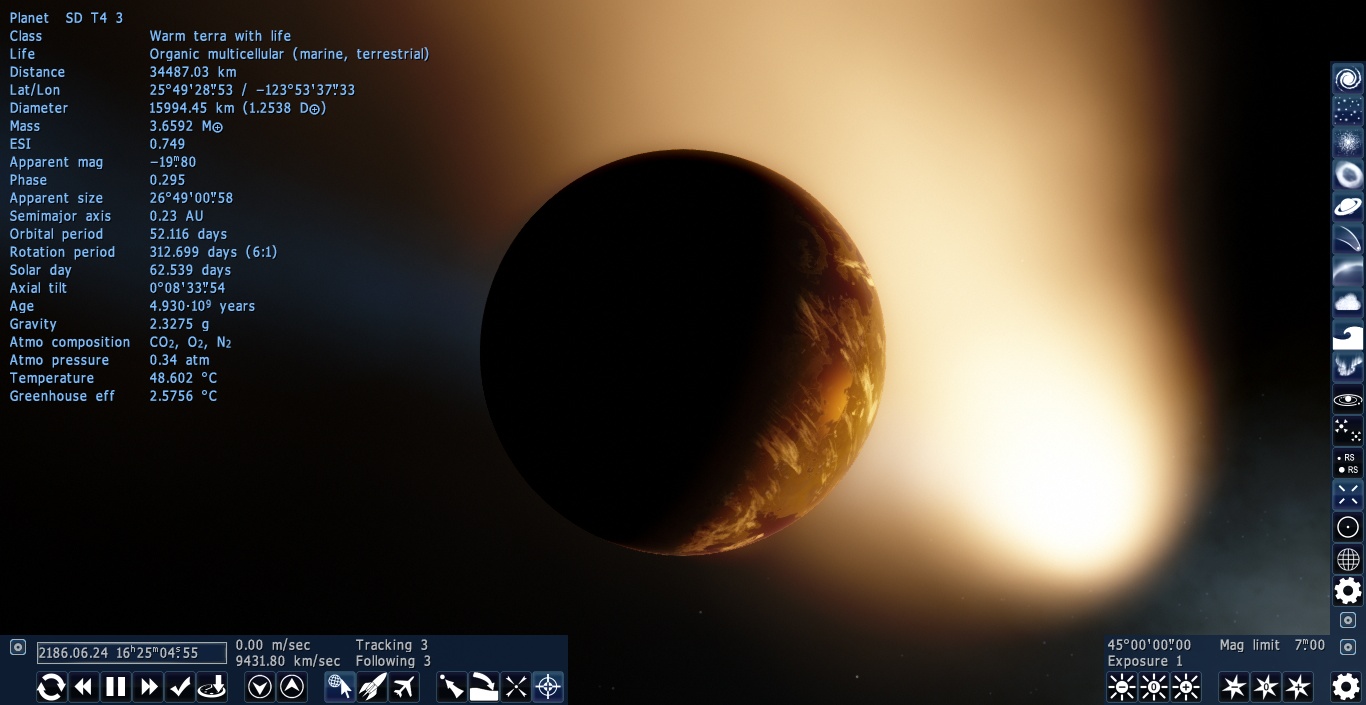Viewport: 1366px width, 705px height.
Task: Reverse time with the rewind button
Action: coord(84,687)
